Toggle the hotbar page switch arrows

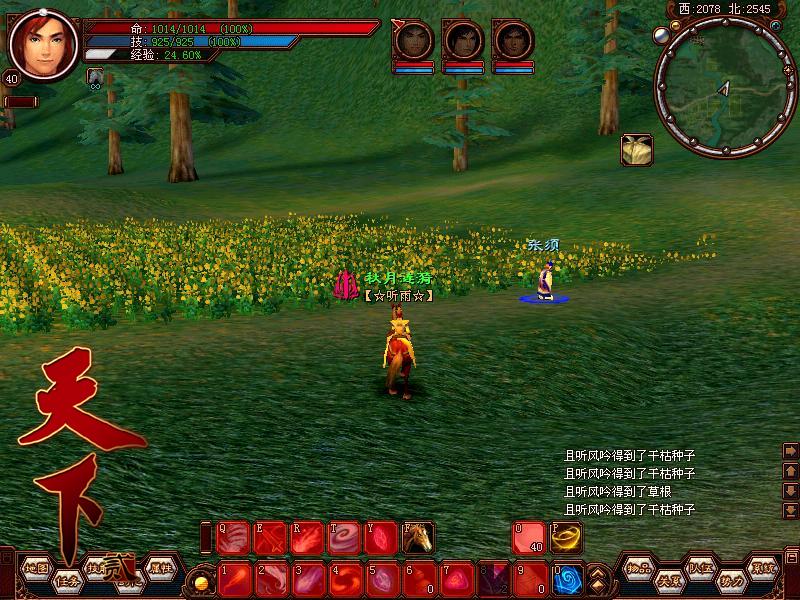(x=598, y=579)
